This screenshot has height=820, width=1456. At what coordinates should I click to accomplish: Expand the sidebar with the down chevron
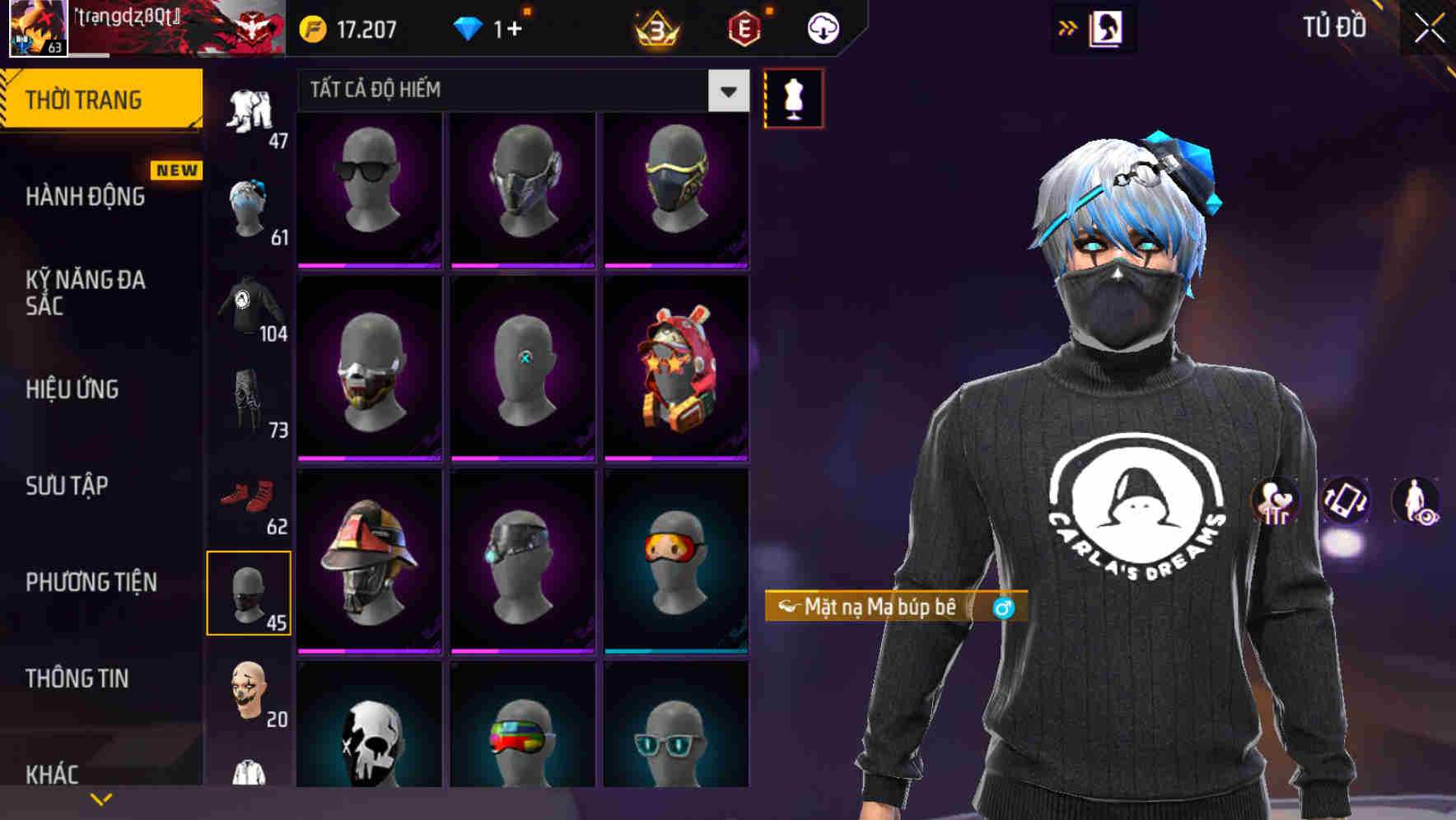(100, 798)
